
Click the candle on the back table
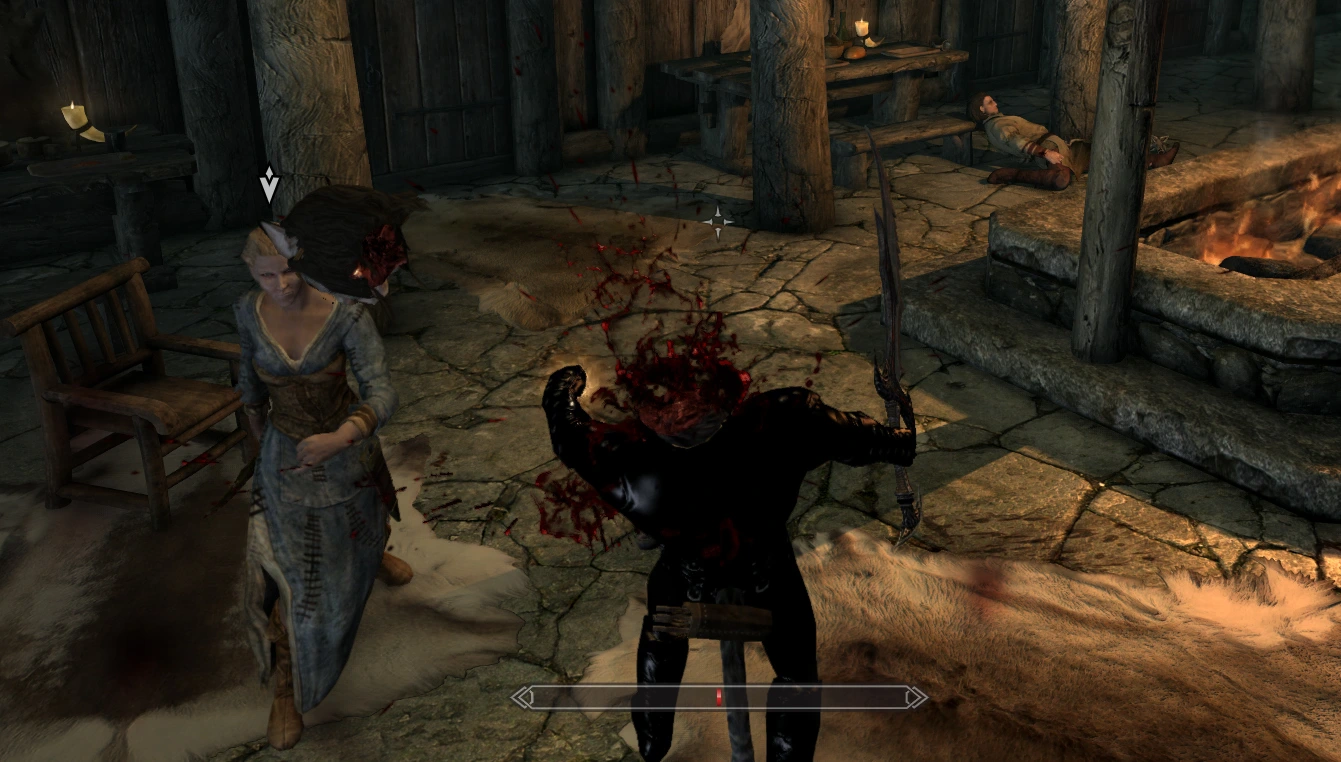860,27
